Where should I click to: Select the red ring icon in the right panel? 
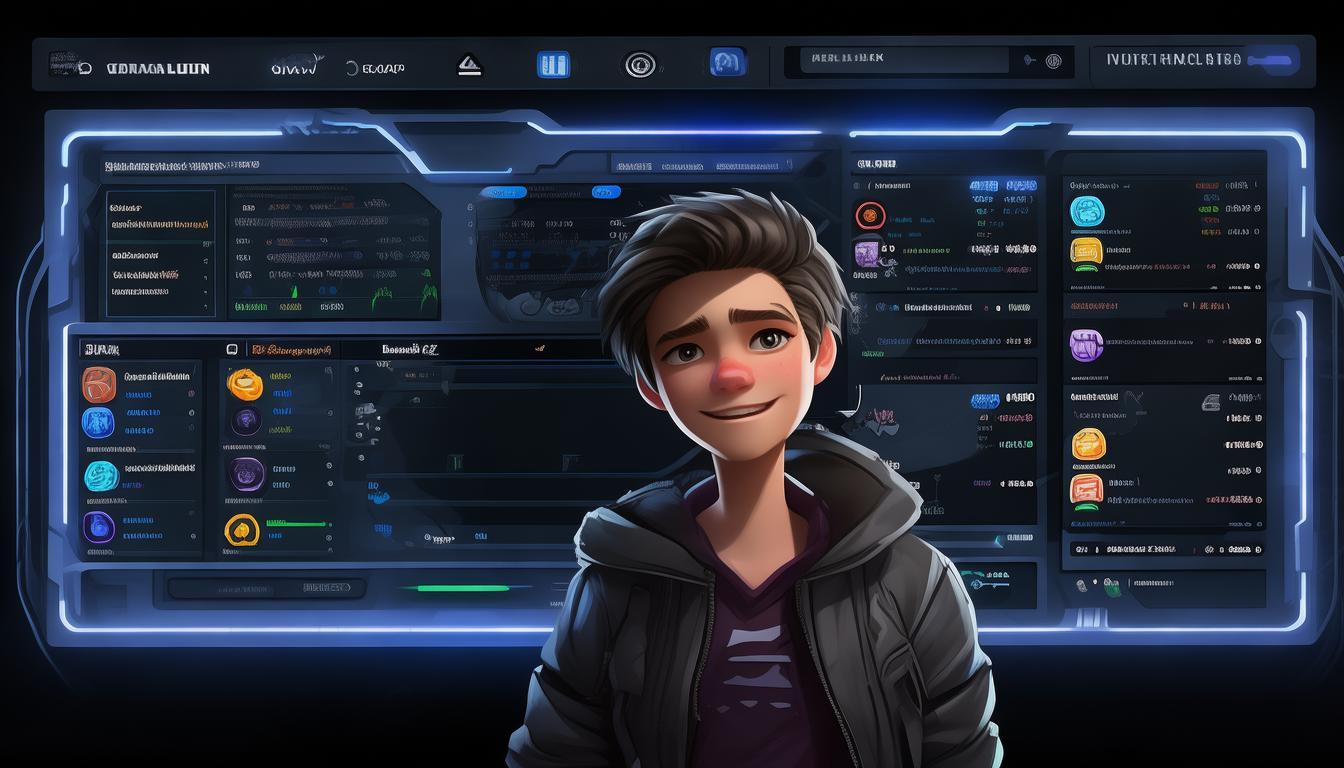870,213
